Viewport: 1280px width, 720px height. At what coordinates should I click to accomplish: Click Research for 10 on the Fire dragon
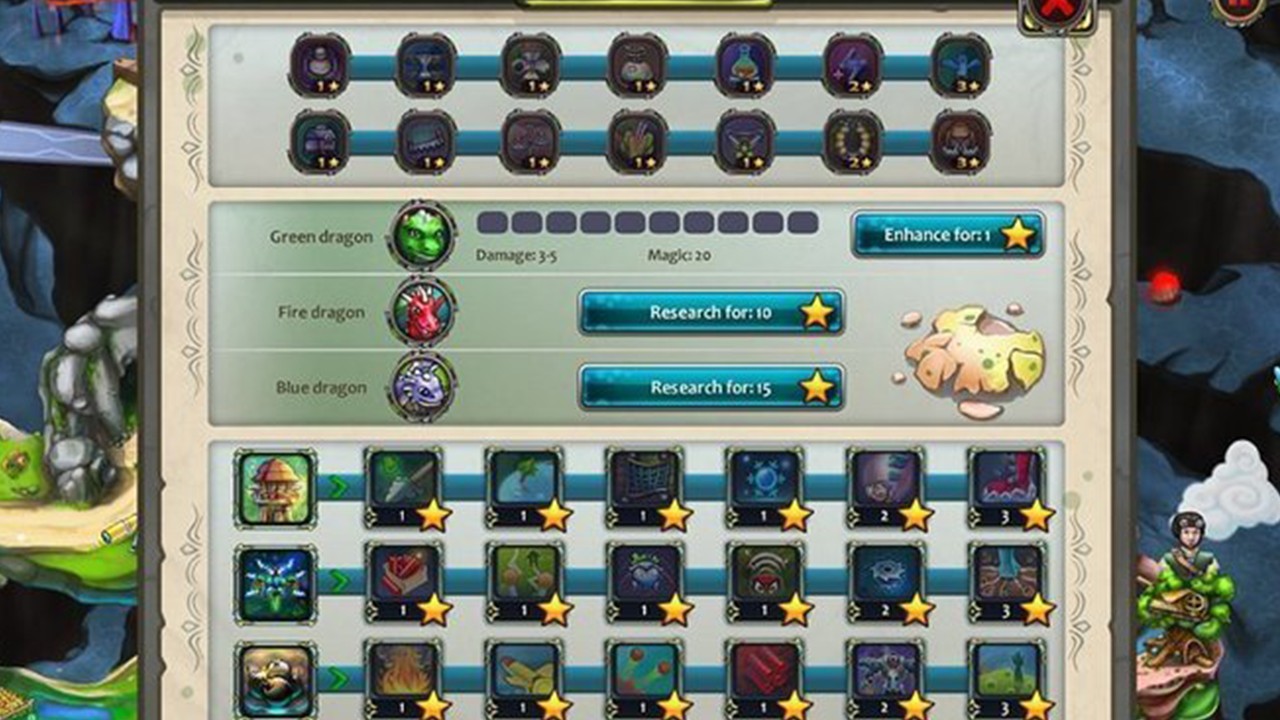(710, 312)
